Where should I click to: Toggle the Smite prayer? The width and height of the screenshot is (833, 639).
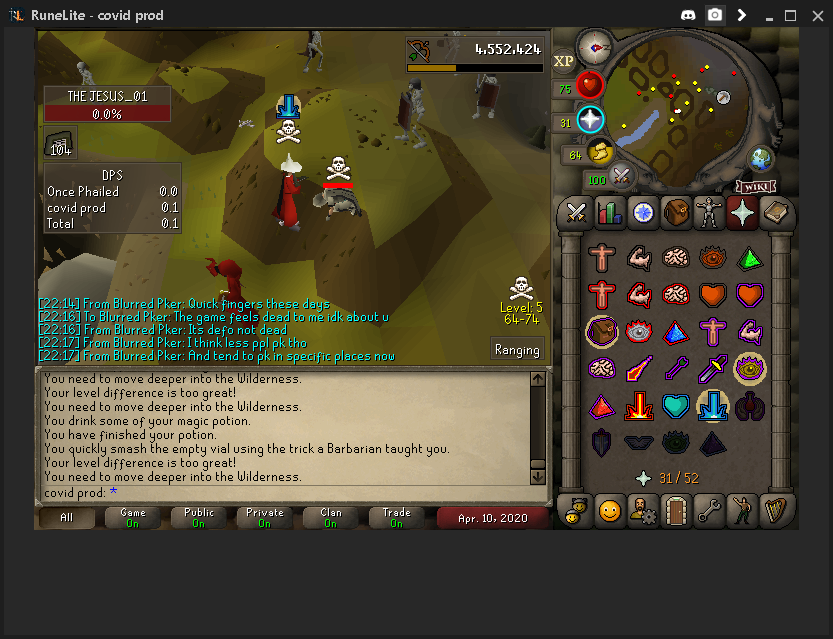click(x=713, y=407)
